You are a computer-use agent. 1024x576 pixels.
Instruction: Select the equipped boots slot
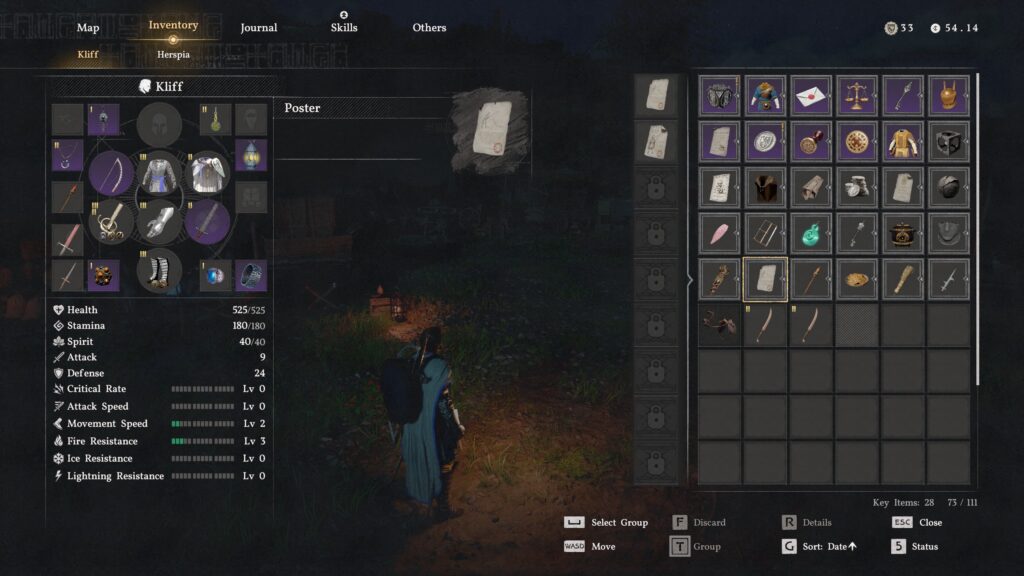[160, 270]
